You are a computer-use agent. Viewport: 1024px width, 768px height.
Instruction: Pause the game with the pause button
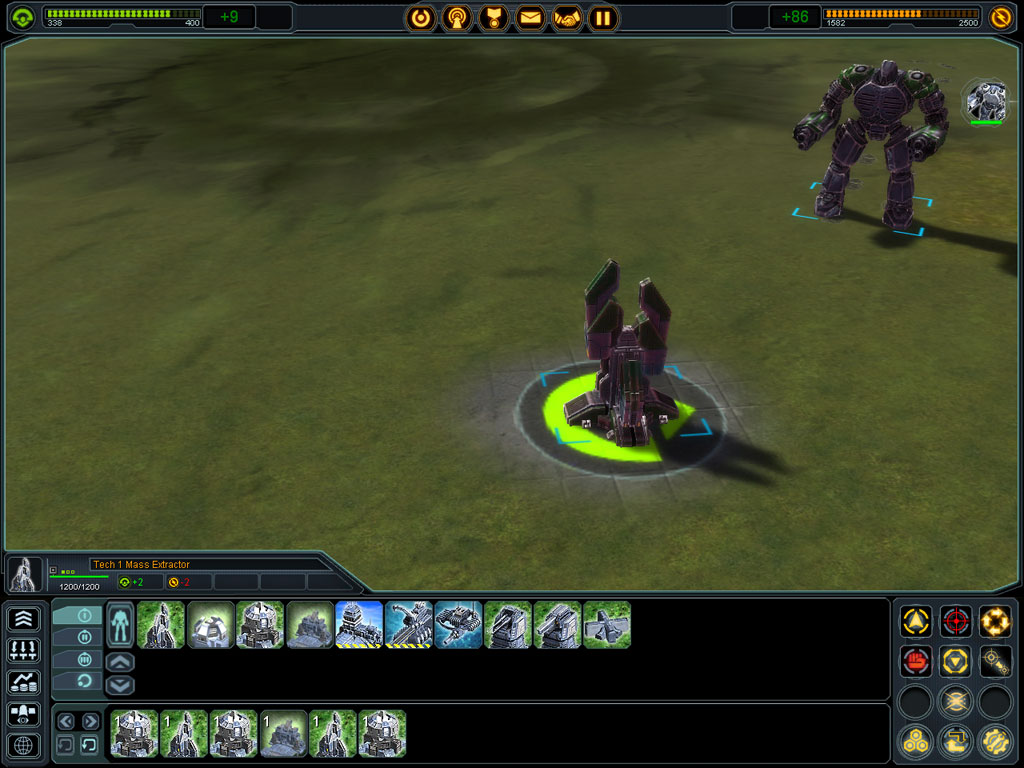tap(602, 17)
